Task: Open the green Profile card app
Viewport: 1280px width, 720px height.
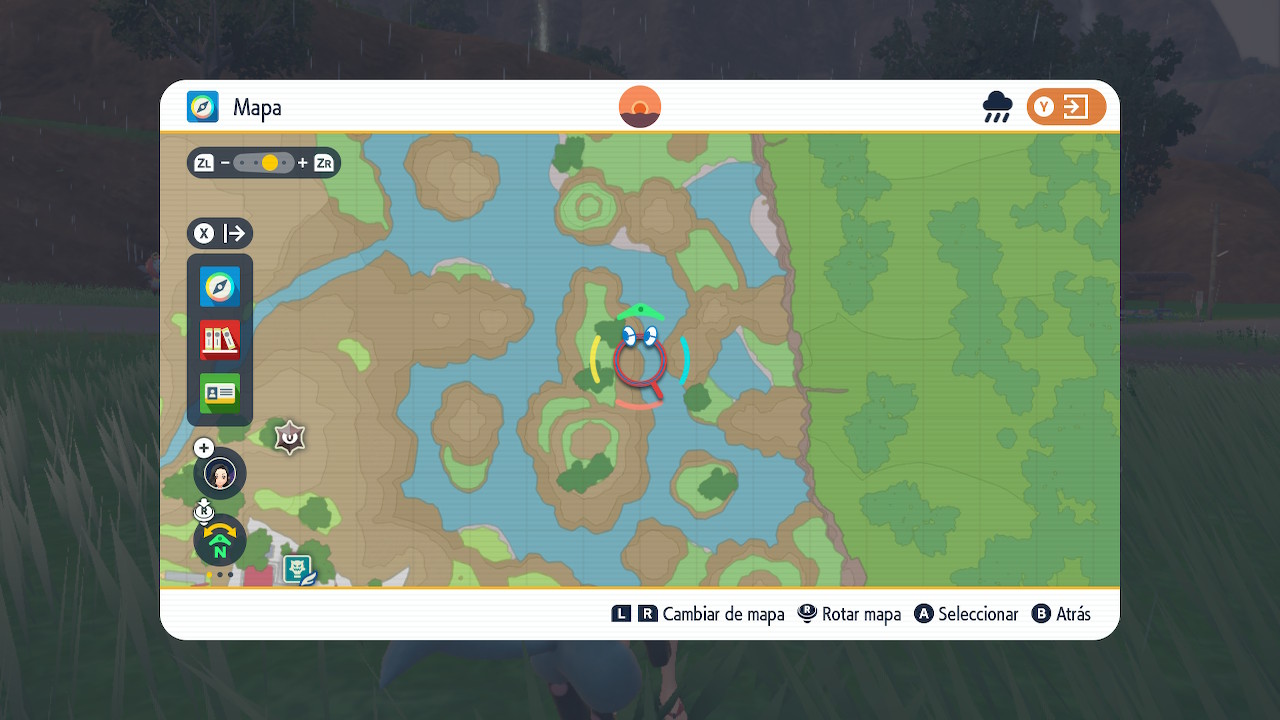Action: coord(220,393)
